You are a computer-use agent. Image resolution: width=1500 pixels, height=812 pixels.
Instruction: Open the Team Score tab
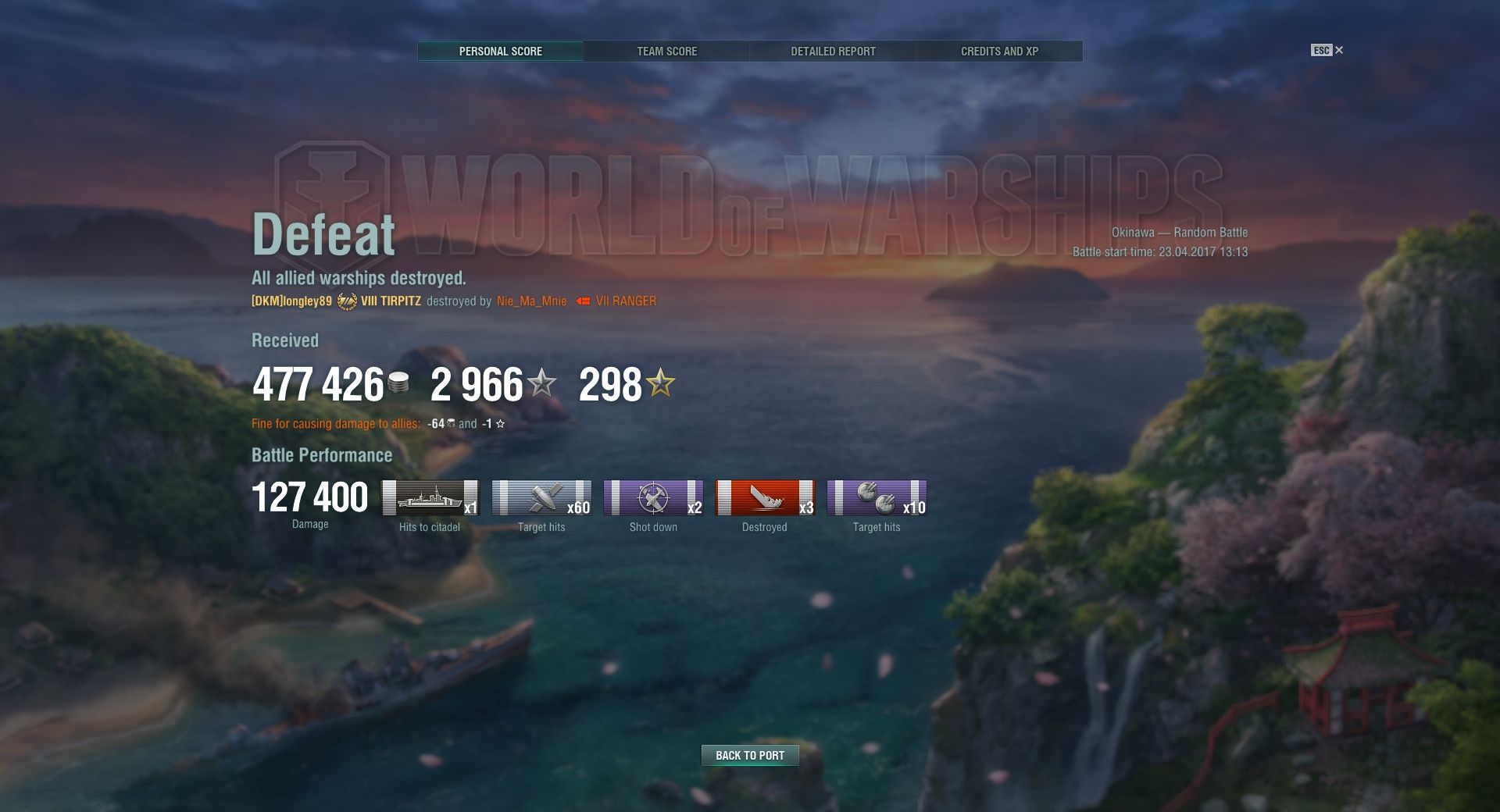(x=666, y=52)
